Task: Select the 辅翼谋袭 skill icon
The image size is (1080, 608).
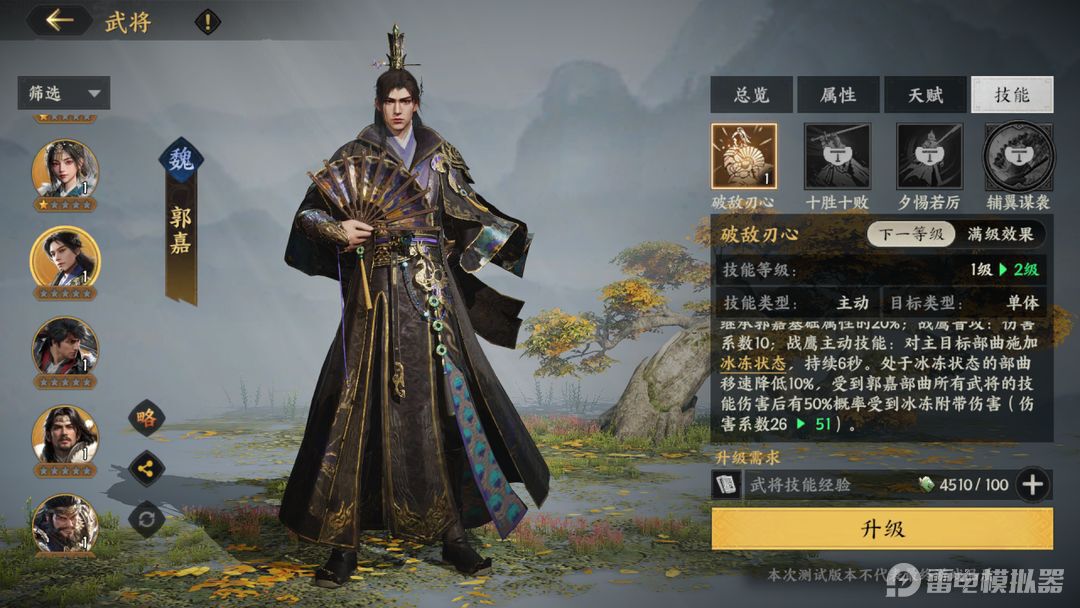Action: click(1018, 156)
